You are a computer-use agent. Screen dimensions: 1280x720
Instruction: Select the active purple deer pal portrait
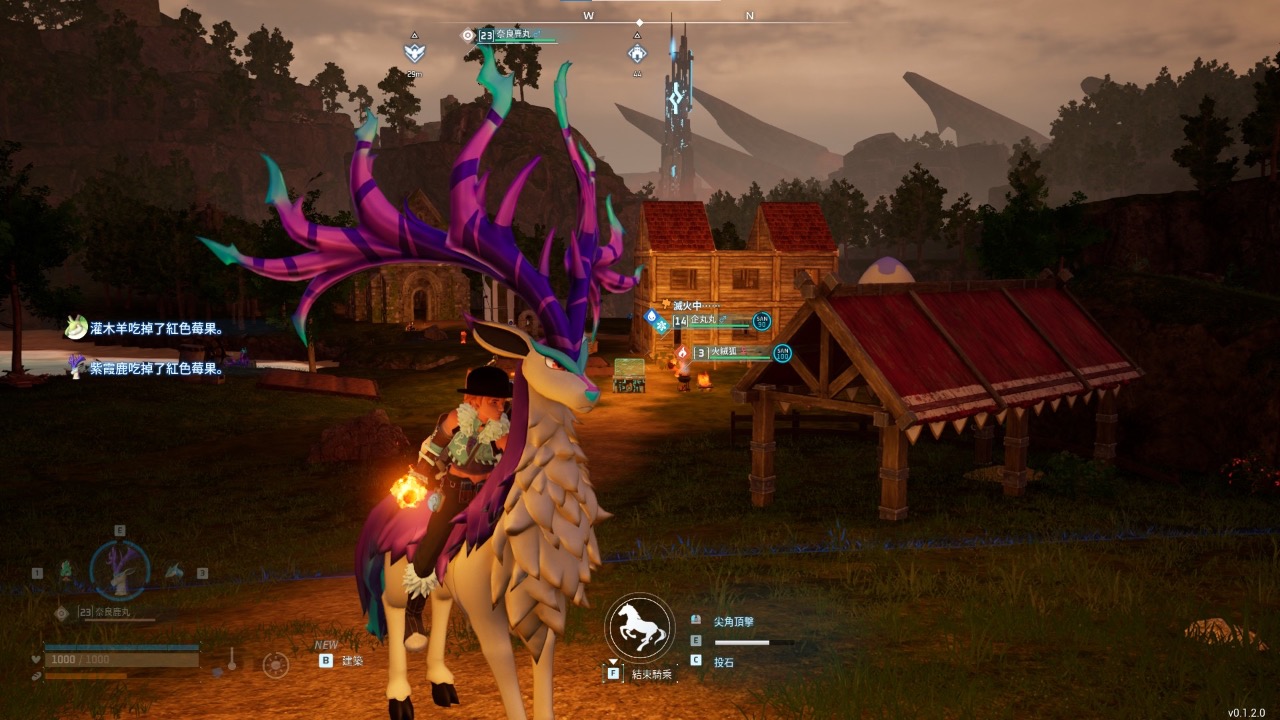pos(120,569)
